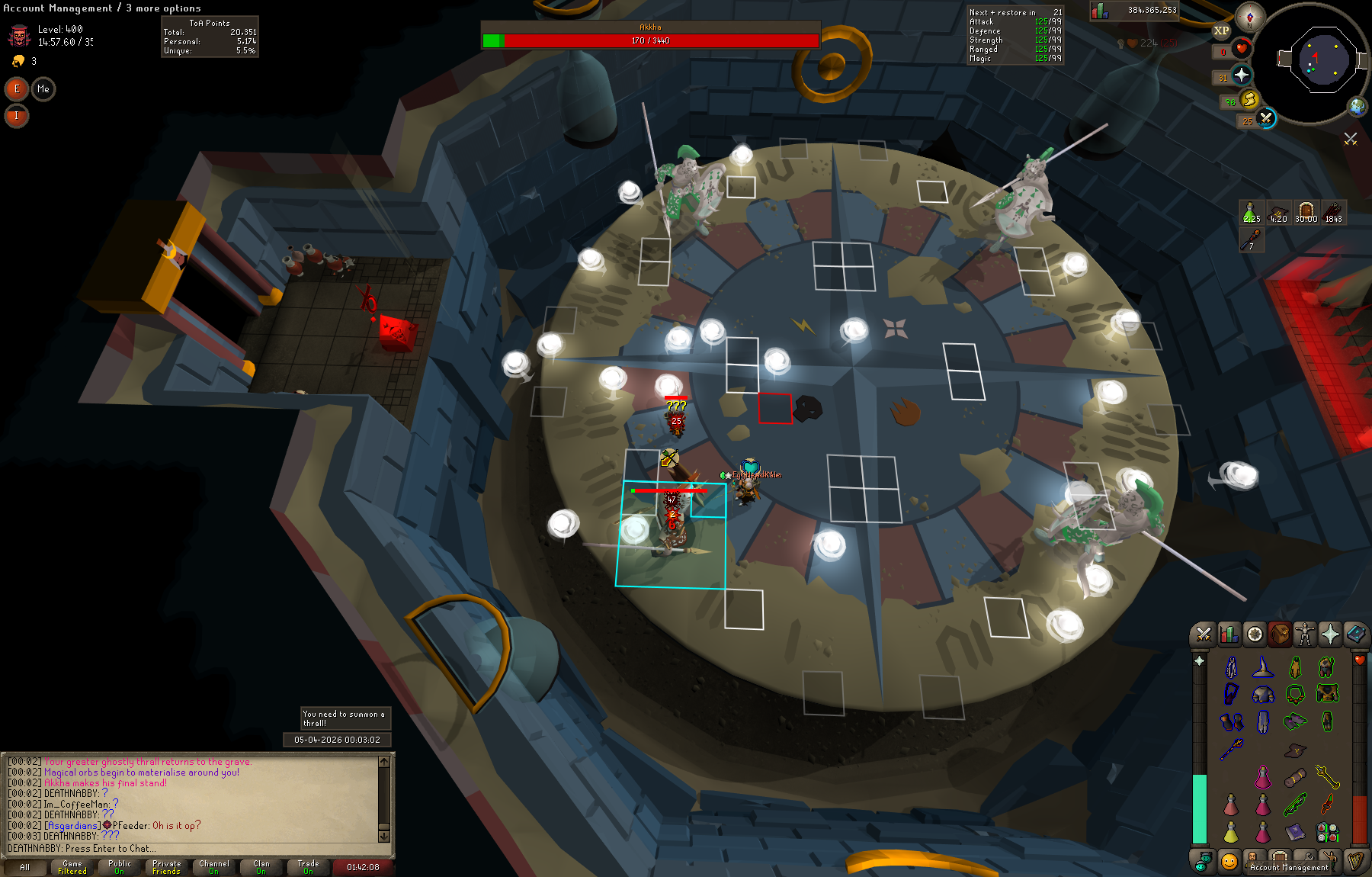Switch to the Skills tab
The image size is (1372, 877).
pos(1229,634)
